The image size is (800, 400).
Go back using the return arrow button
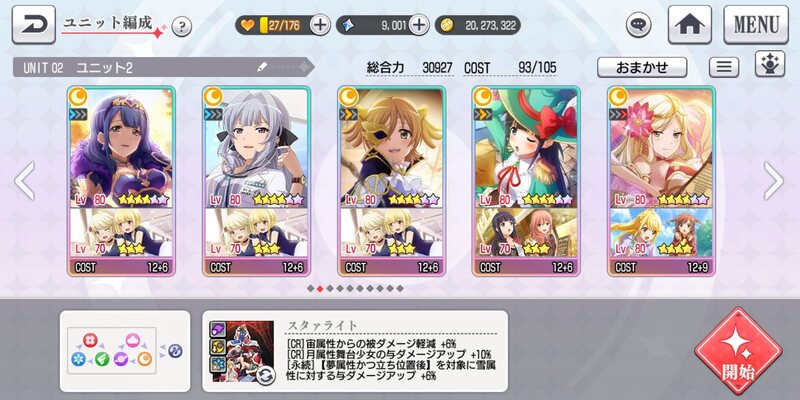pos(33,24)
